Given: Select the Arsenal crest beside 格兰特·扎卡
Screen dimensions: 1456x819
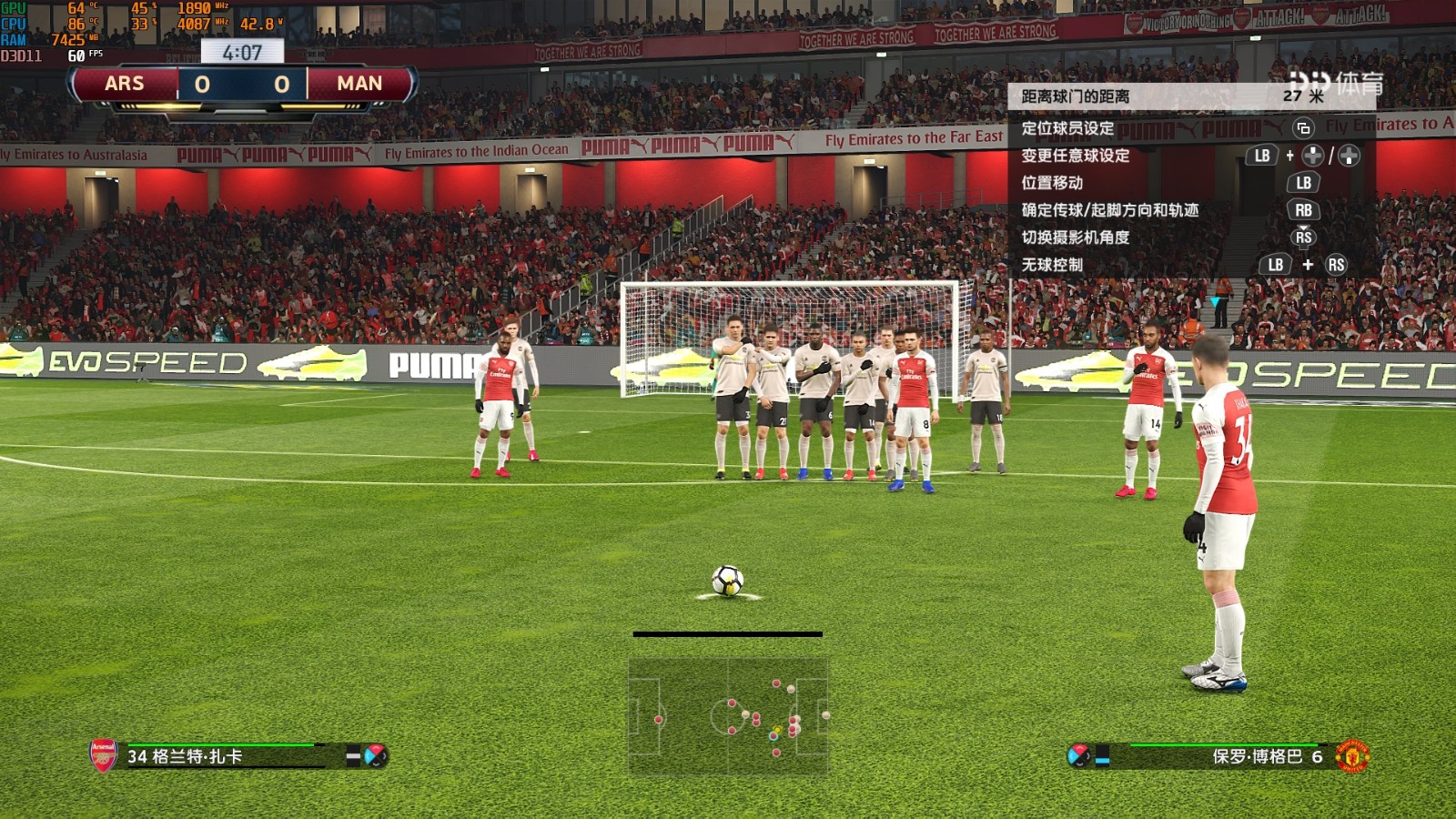Looking at the screenshot, I should [x=103, y=755].
